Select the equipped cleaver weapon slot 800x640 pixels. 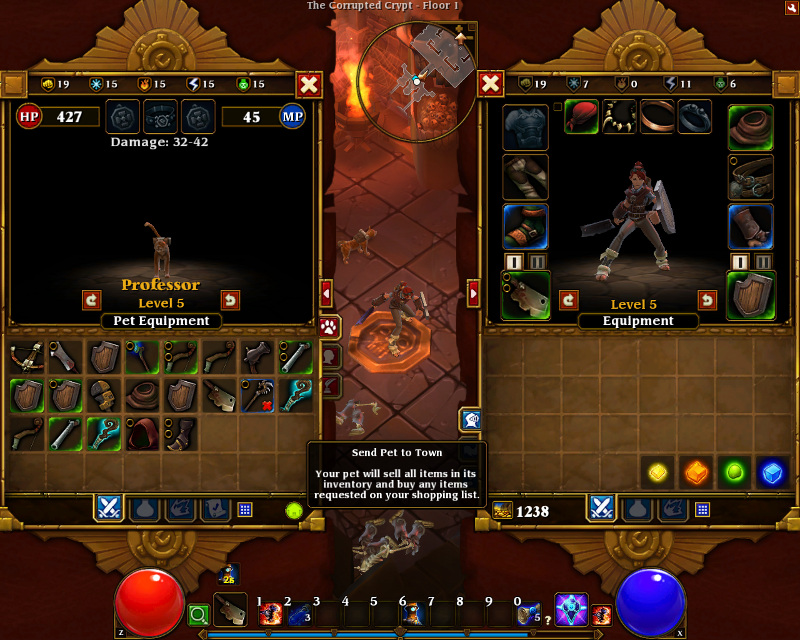525,295
